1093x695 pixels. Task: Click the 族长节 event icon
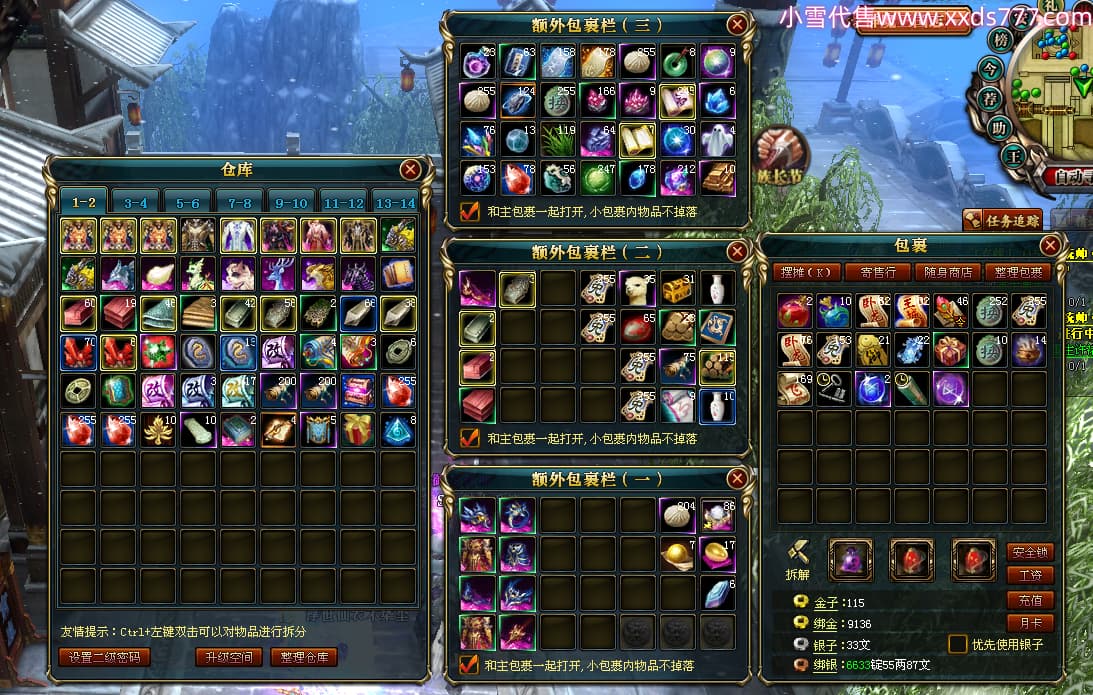click(x=781, y=155)
